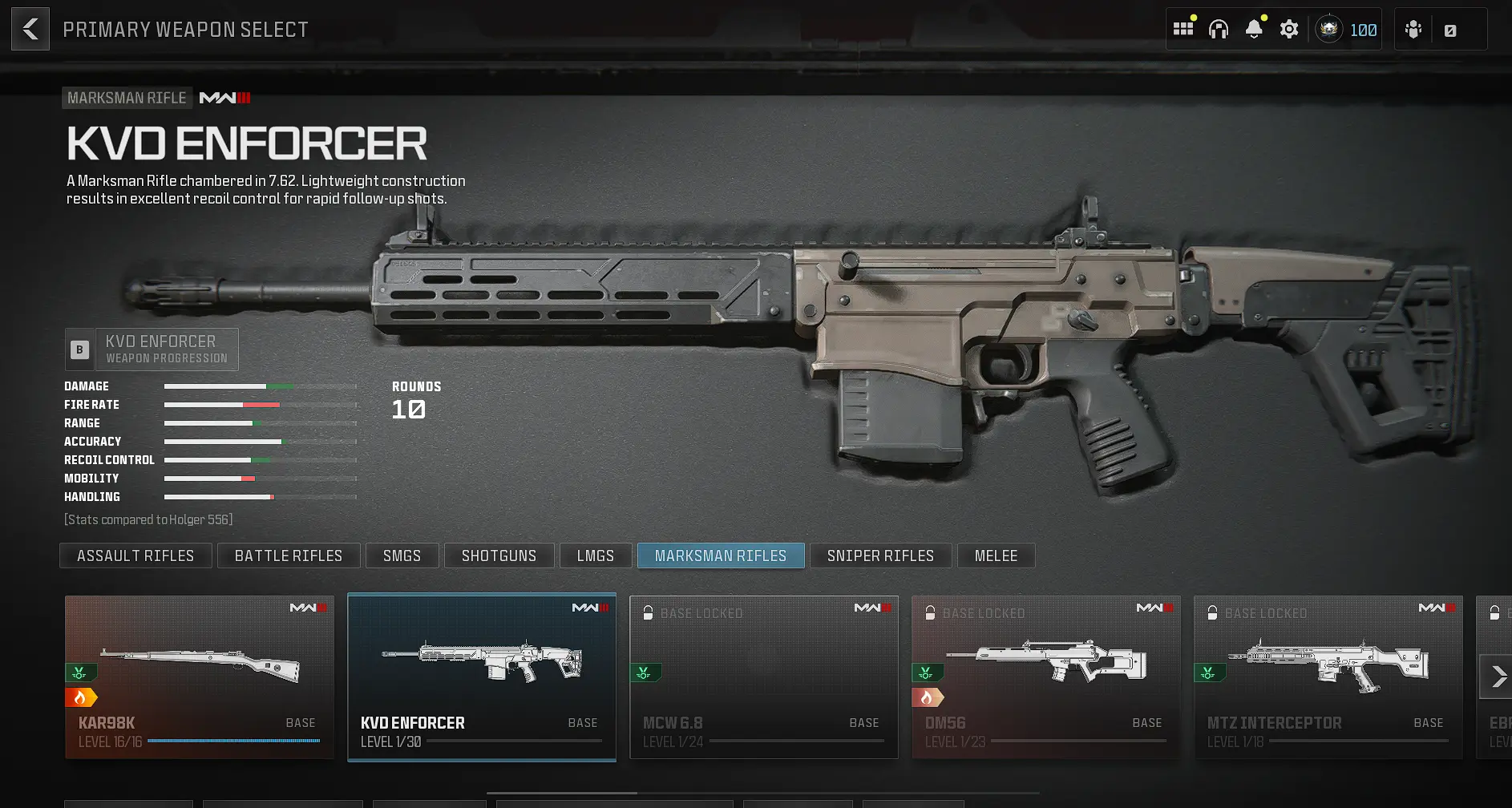Select the locked MCW 6.8 weapon card
This screenshot has height=808, width=1512.
(763, 676)
